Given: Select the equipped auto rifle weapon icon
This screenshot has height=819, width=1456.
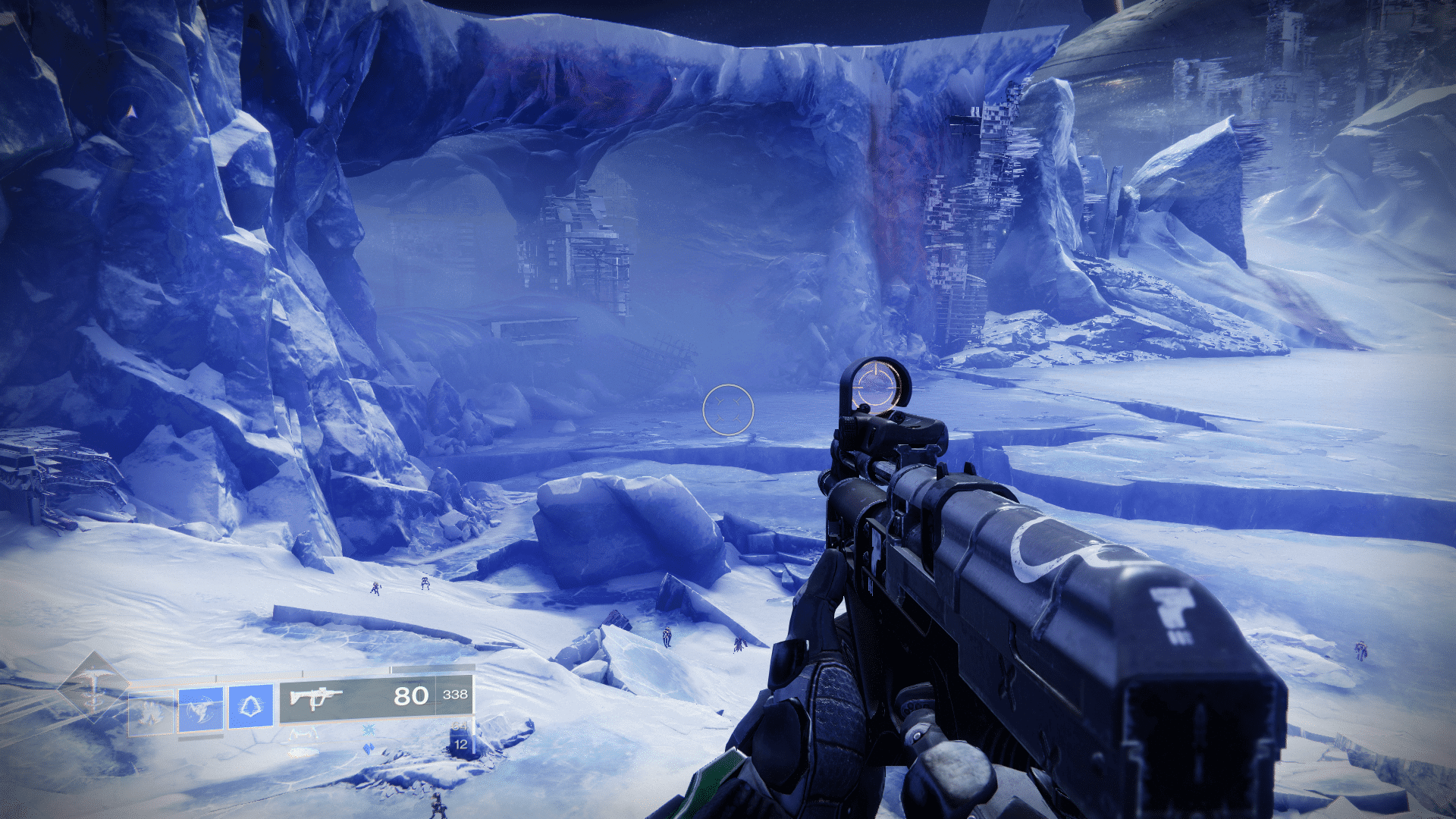Looking at the screenshot, I should [x=316, y=698].
